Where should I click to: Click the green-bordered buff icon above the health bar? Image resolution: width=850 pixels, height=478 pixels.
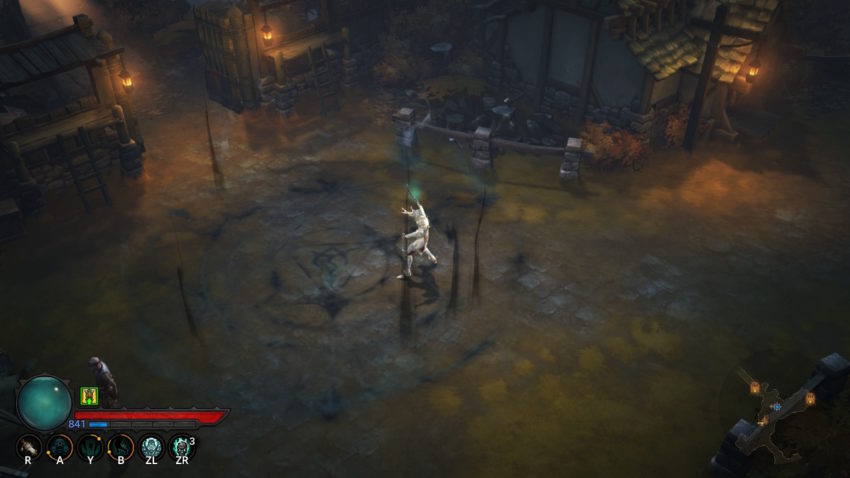88,396
